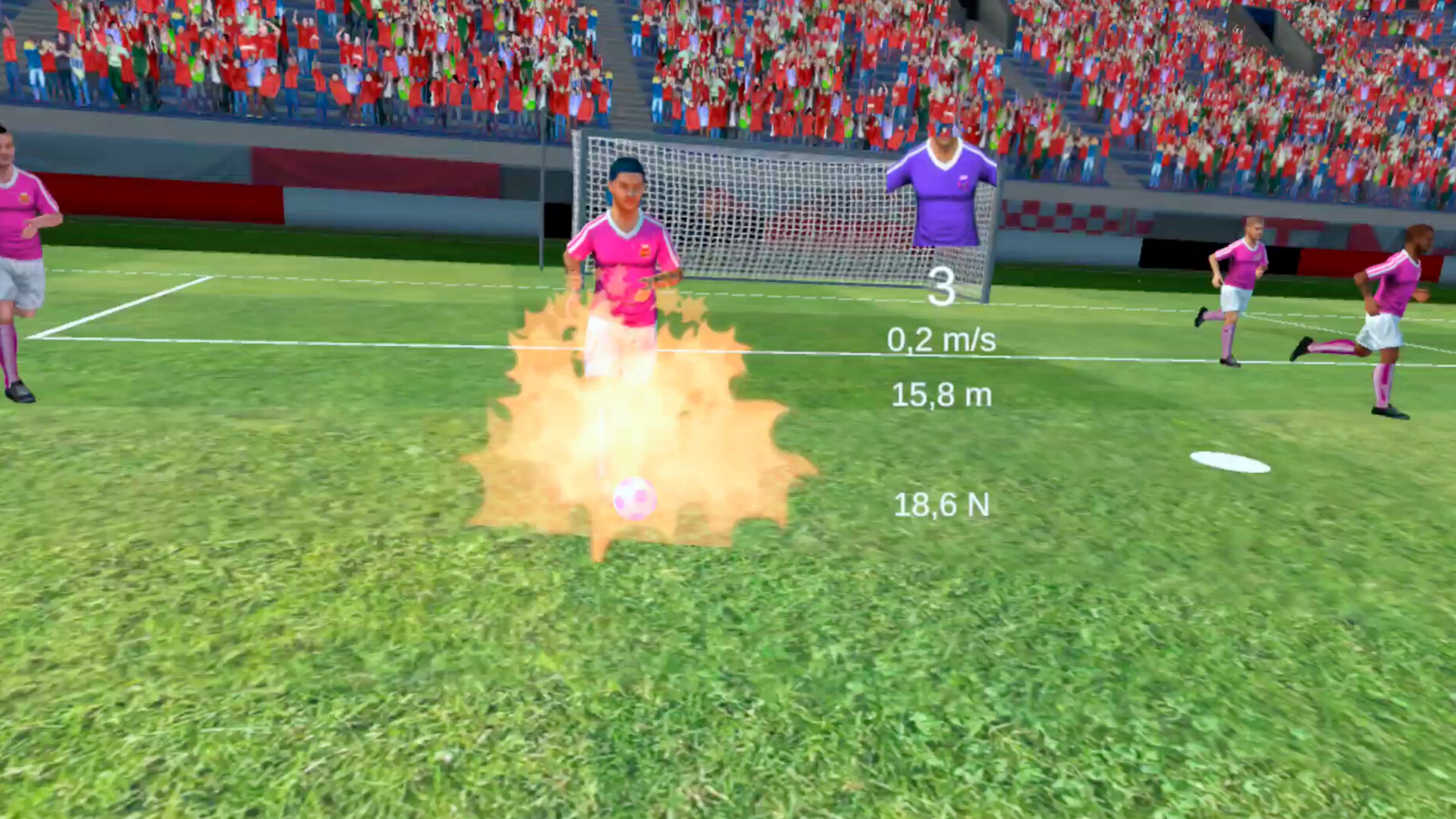Click the goal net behind the player
The height and width of the screenshot is (819, 1456).
pos(758,205)
